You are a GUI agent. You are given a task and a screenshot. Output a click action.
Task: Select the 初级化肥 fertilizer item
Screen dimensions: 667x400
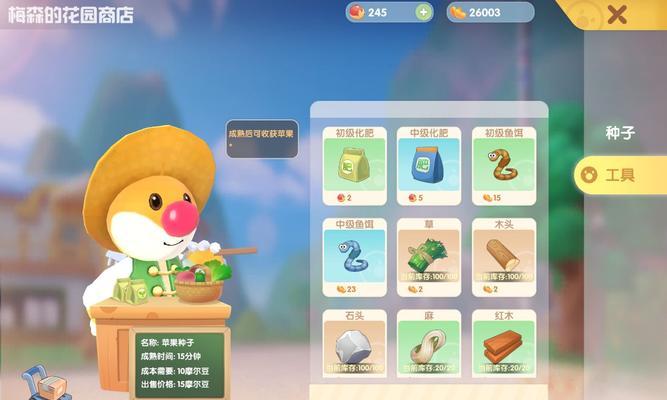click(x=355, y=163)
